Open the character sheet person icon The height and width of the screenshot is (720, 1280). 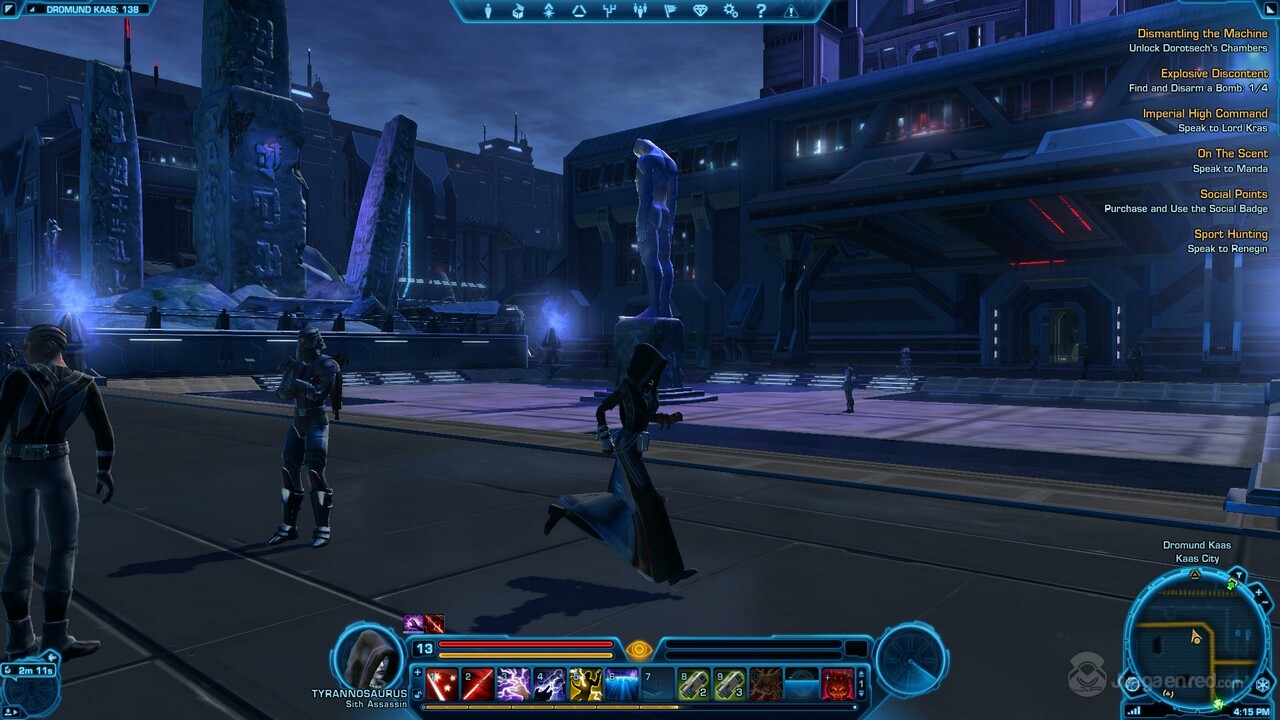(489, 11)
